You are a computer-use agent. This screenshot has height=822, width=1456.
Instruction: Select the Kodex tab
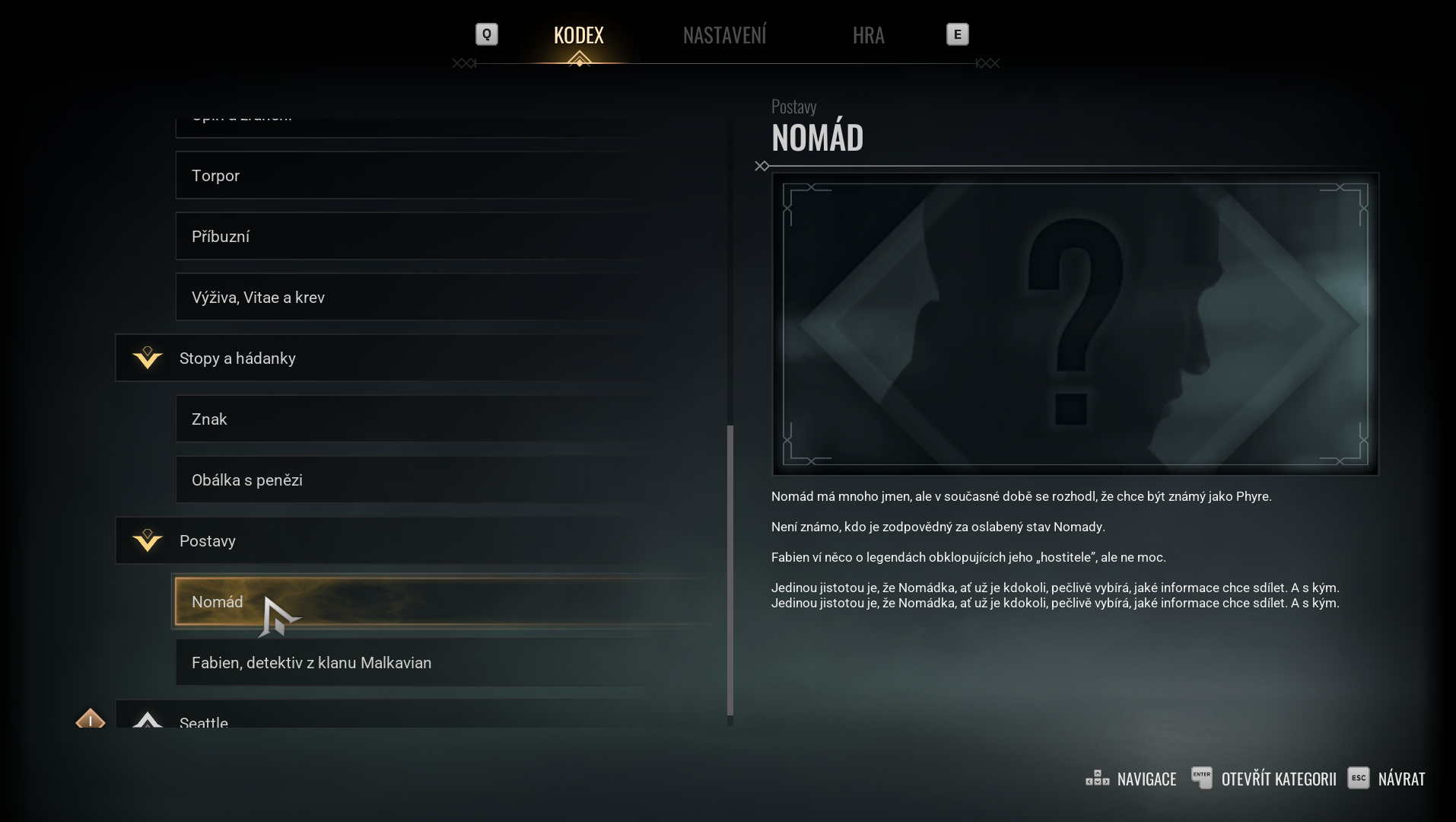pyautogui.click(x=578, y=35)
